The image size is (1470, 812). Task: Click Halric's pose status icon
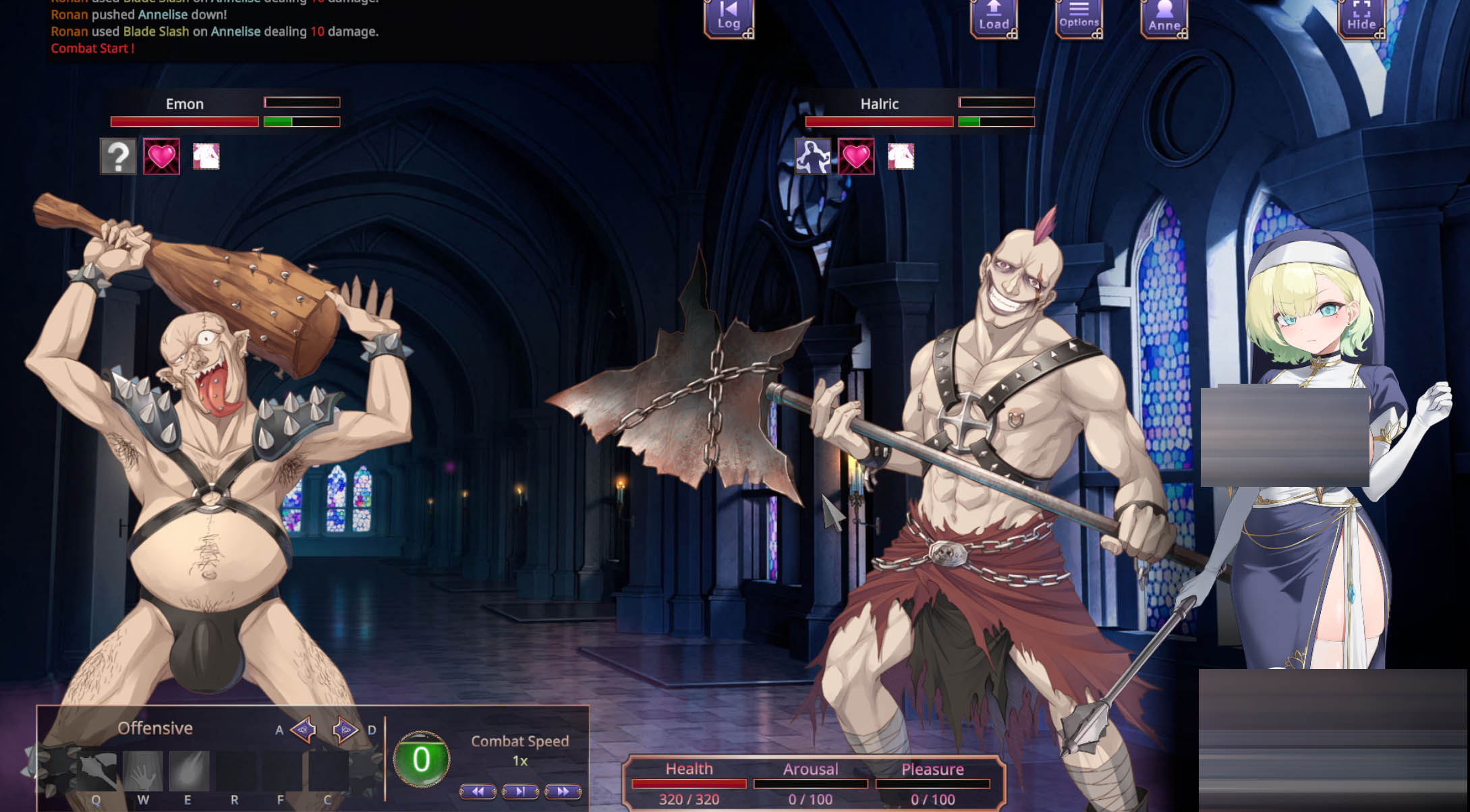(812, 157)
